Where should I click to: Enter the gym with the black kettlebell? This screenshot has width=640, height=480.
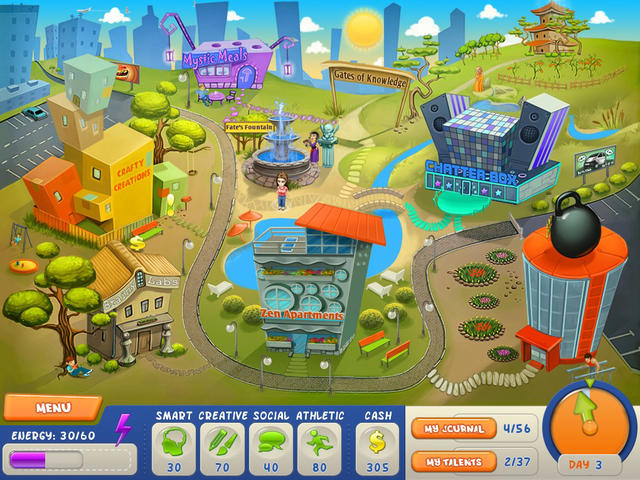tap(572, 285)
